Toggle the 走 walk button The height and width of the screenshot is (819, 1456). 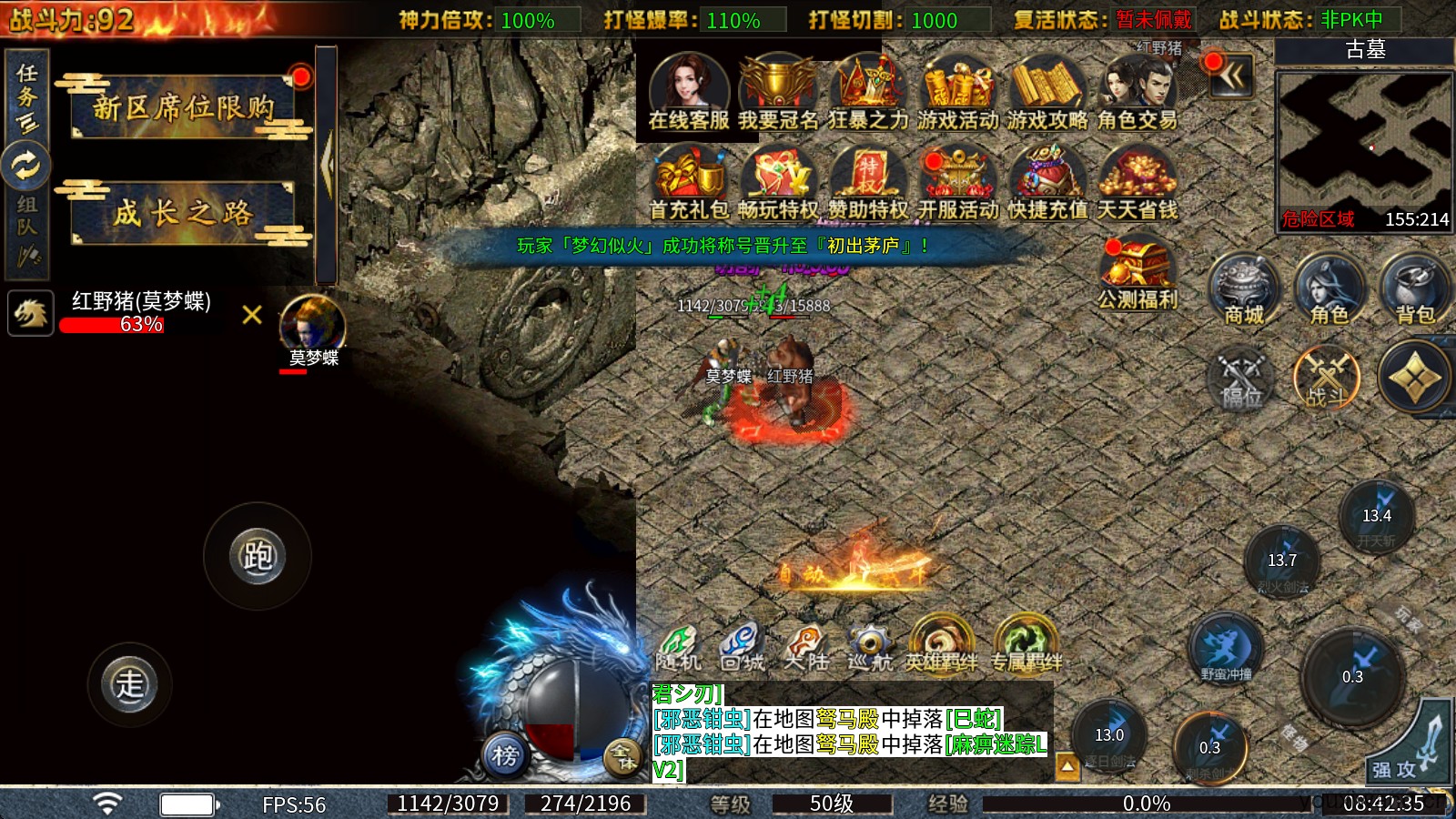pos(129,684)
